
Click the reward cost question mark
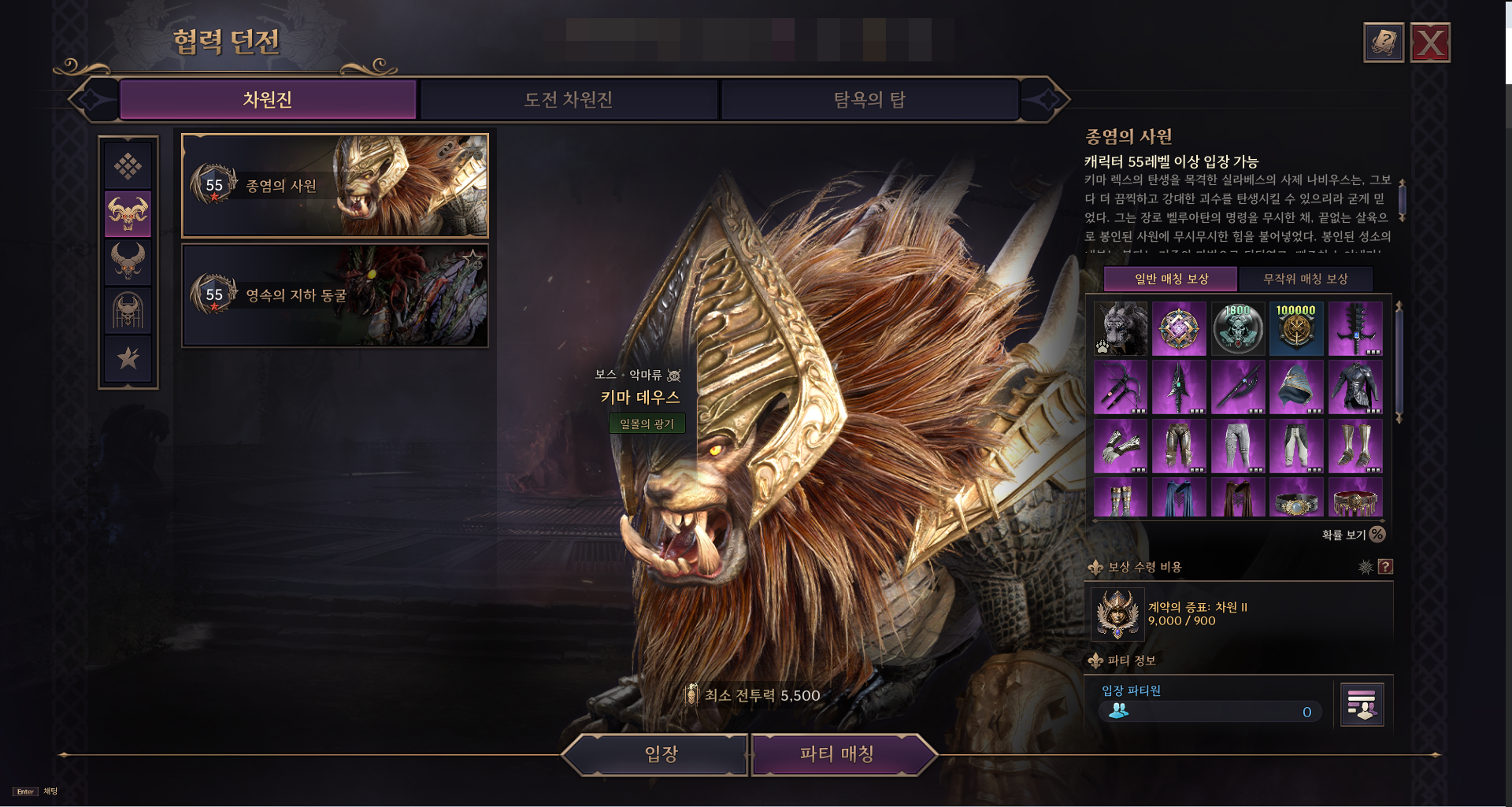(1385, 567)
